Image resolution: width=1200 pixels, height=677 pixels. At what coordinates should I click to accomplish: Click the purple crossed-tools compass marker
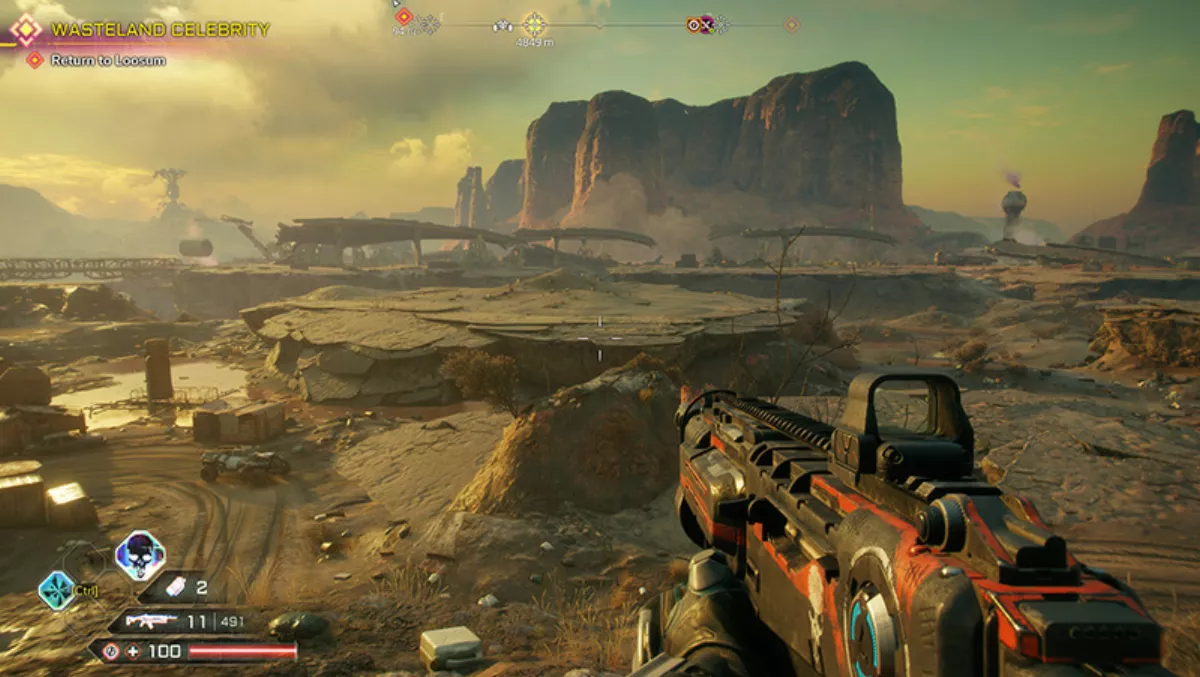click(708, 24)
